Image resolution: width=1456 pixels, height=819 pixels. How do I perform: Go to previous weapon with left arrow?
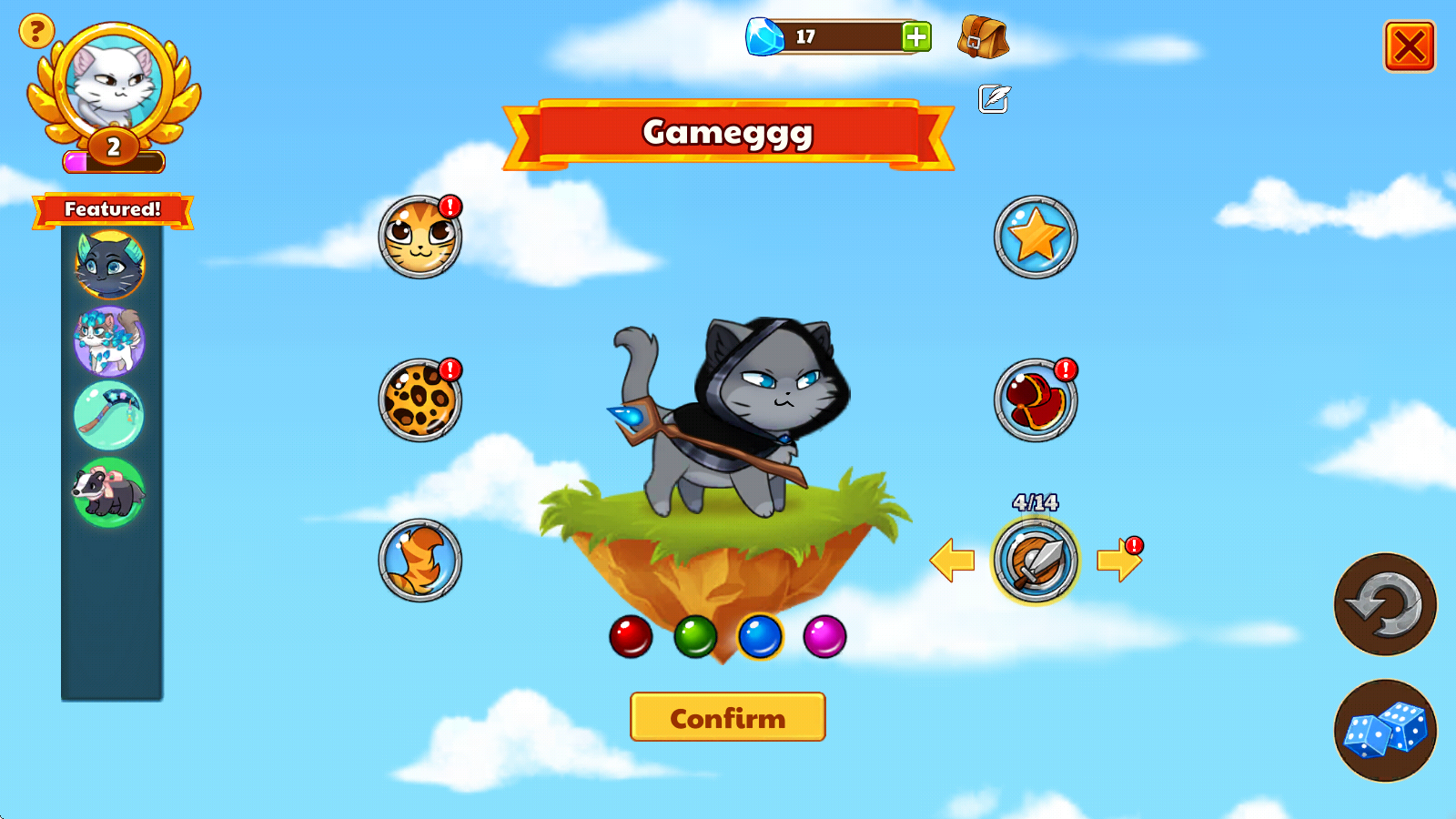coord(953,560)
